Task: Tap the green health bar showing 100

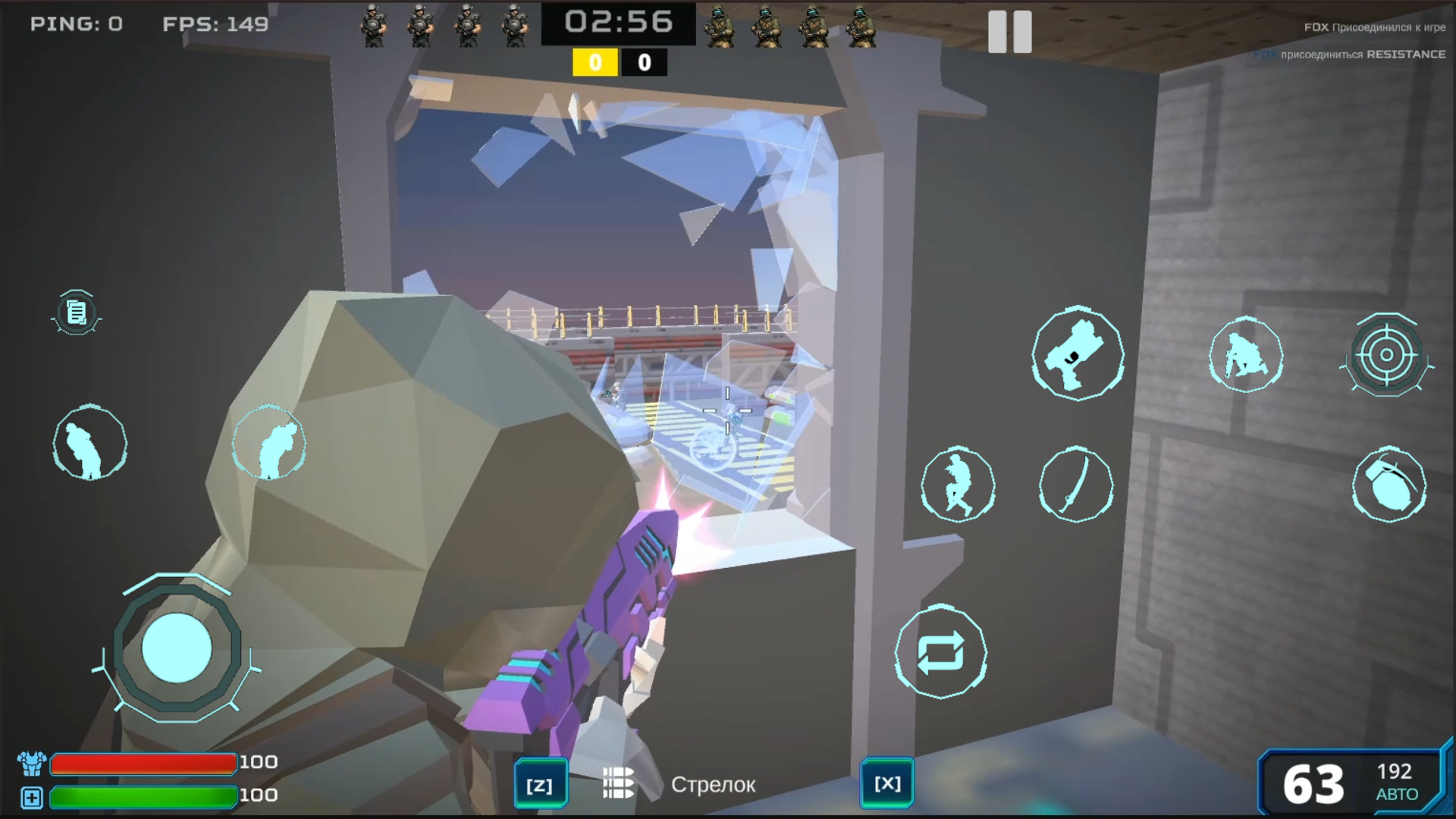Action: coord(144,796)
